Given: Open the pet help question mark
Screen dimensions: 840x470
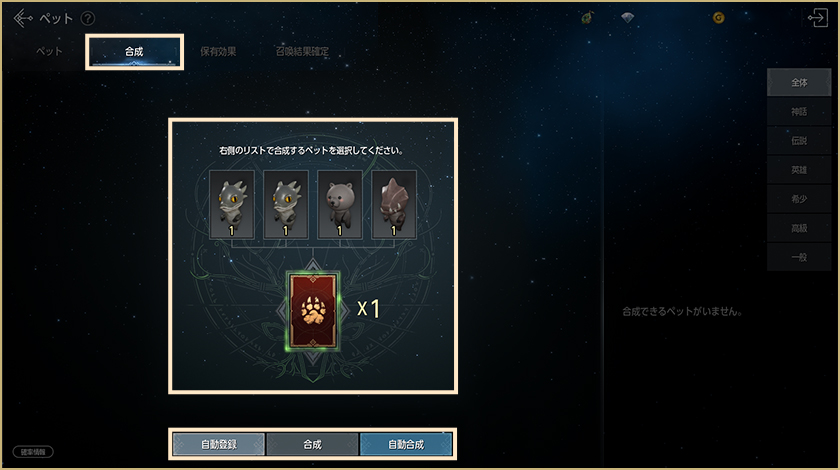Looking at the screenshot, I should (88, 18).
